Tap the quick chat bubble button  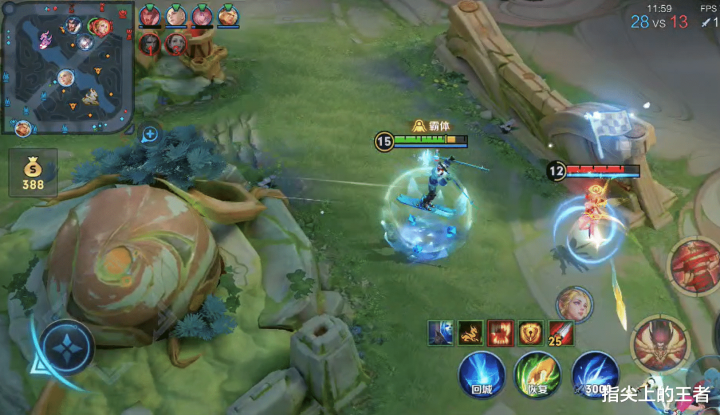pos(149,133)
